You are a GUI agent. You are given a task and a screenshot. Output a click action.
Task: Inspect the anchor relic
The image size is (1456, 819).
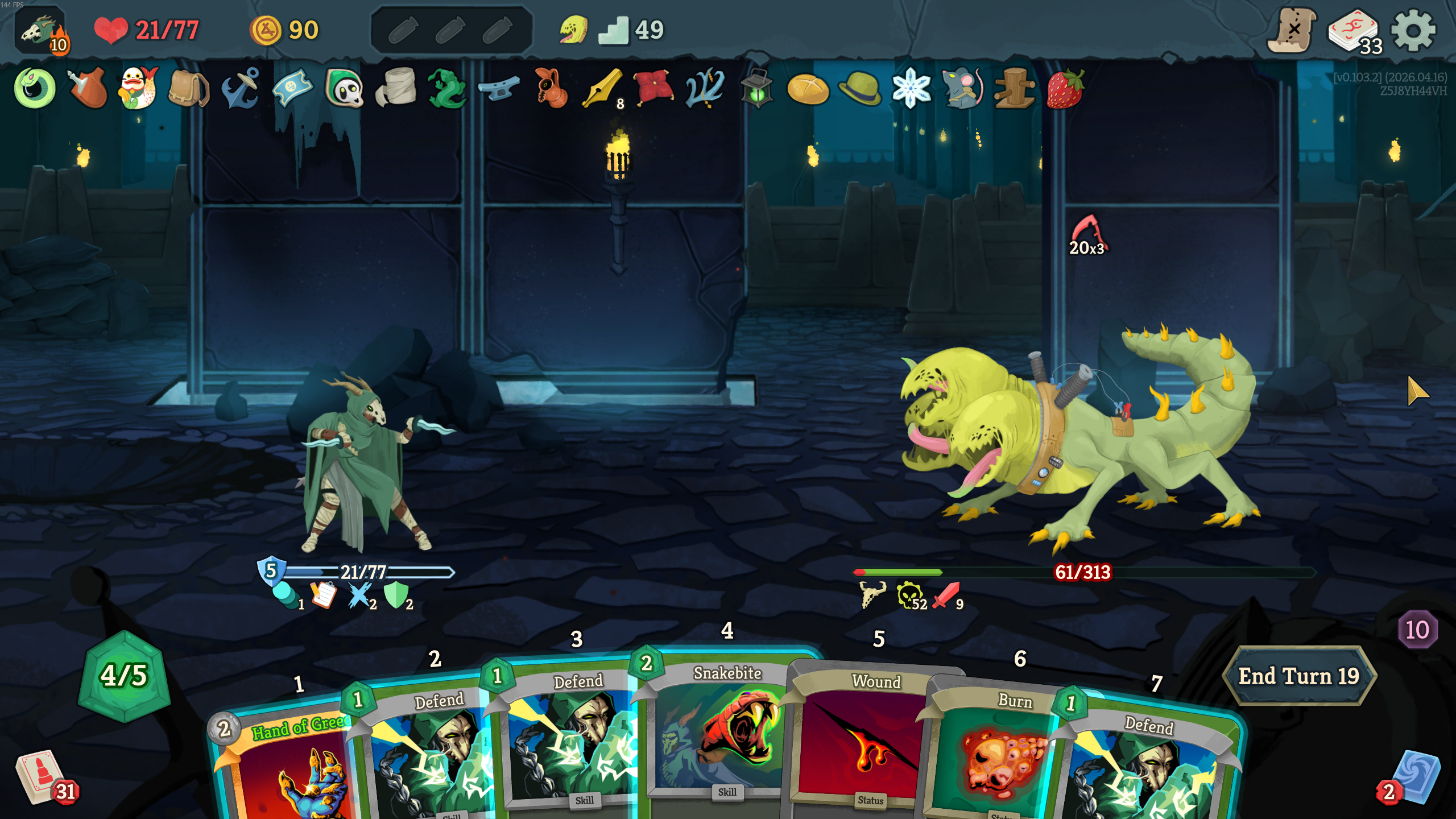[x=241, y=89]
